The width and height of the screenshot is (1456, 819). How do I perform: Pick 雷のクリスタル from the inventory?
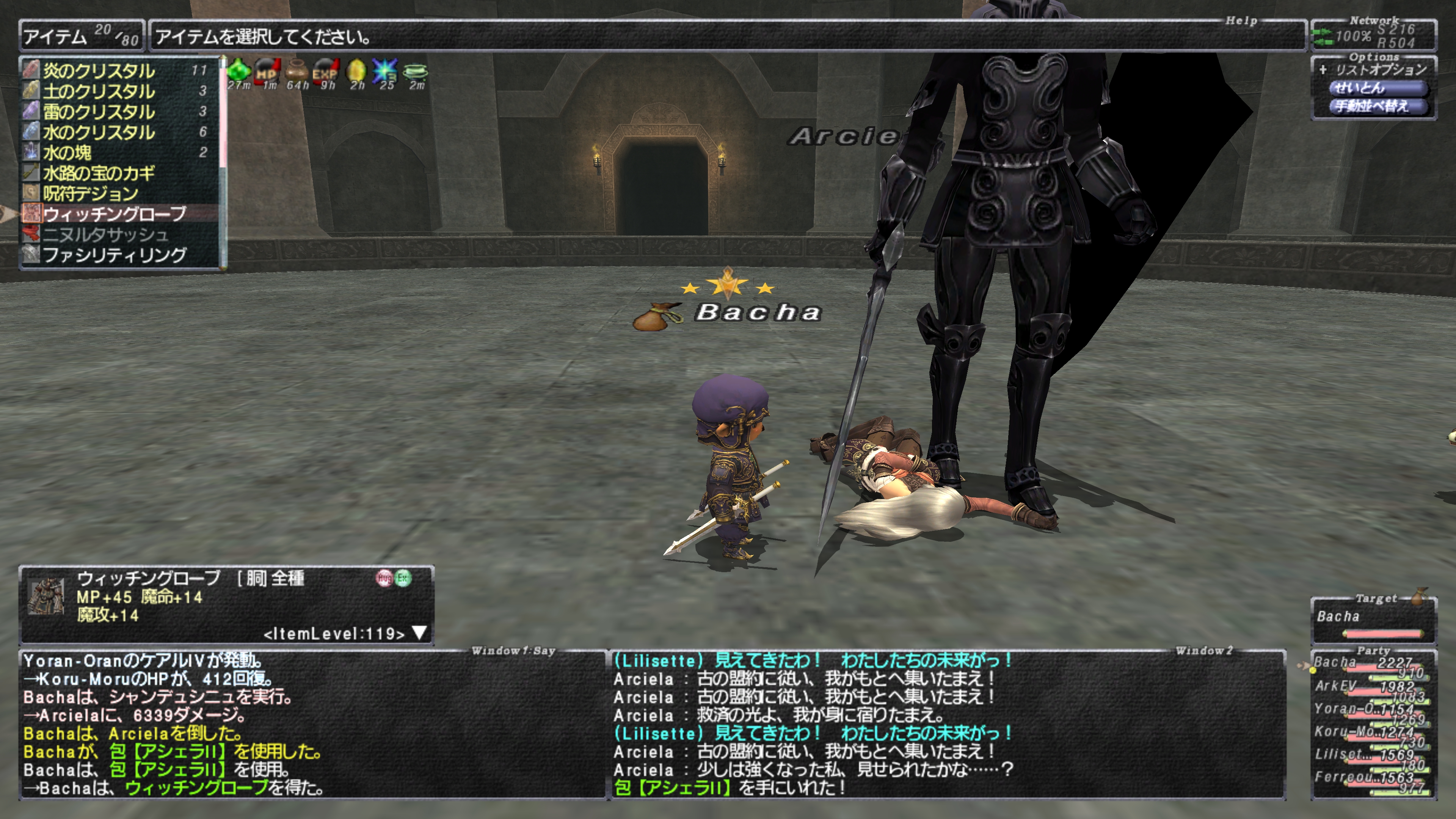(x=99, y=111)
